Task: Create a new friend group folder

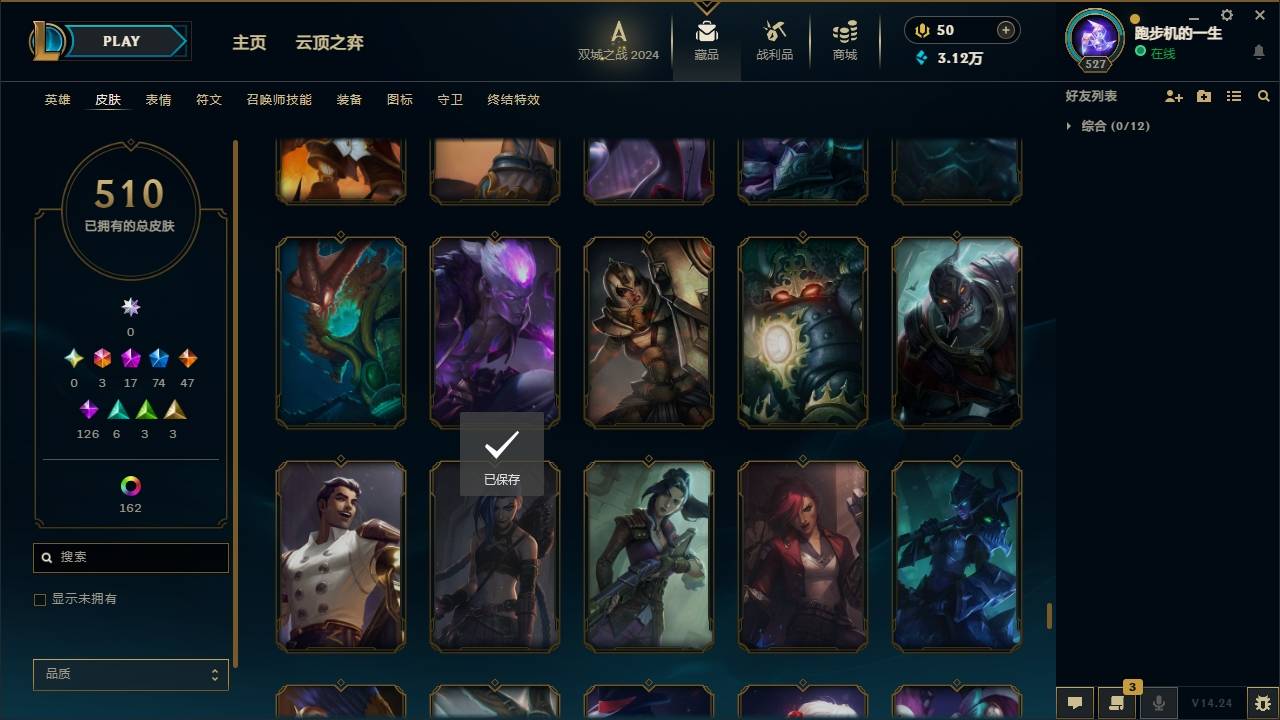Action: (1204, 96)
